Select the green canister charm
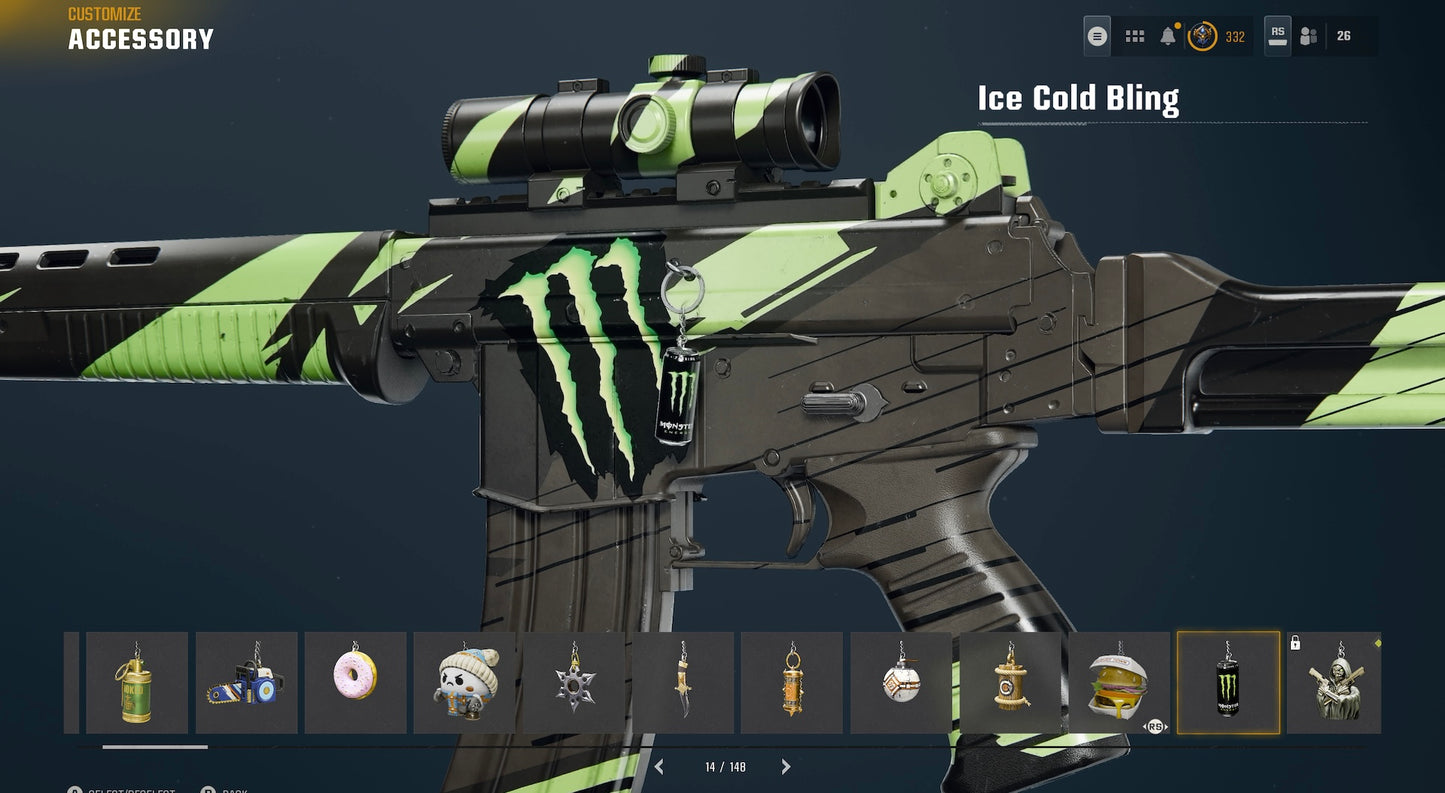1445x793 pixels. 136,683
